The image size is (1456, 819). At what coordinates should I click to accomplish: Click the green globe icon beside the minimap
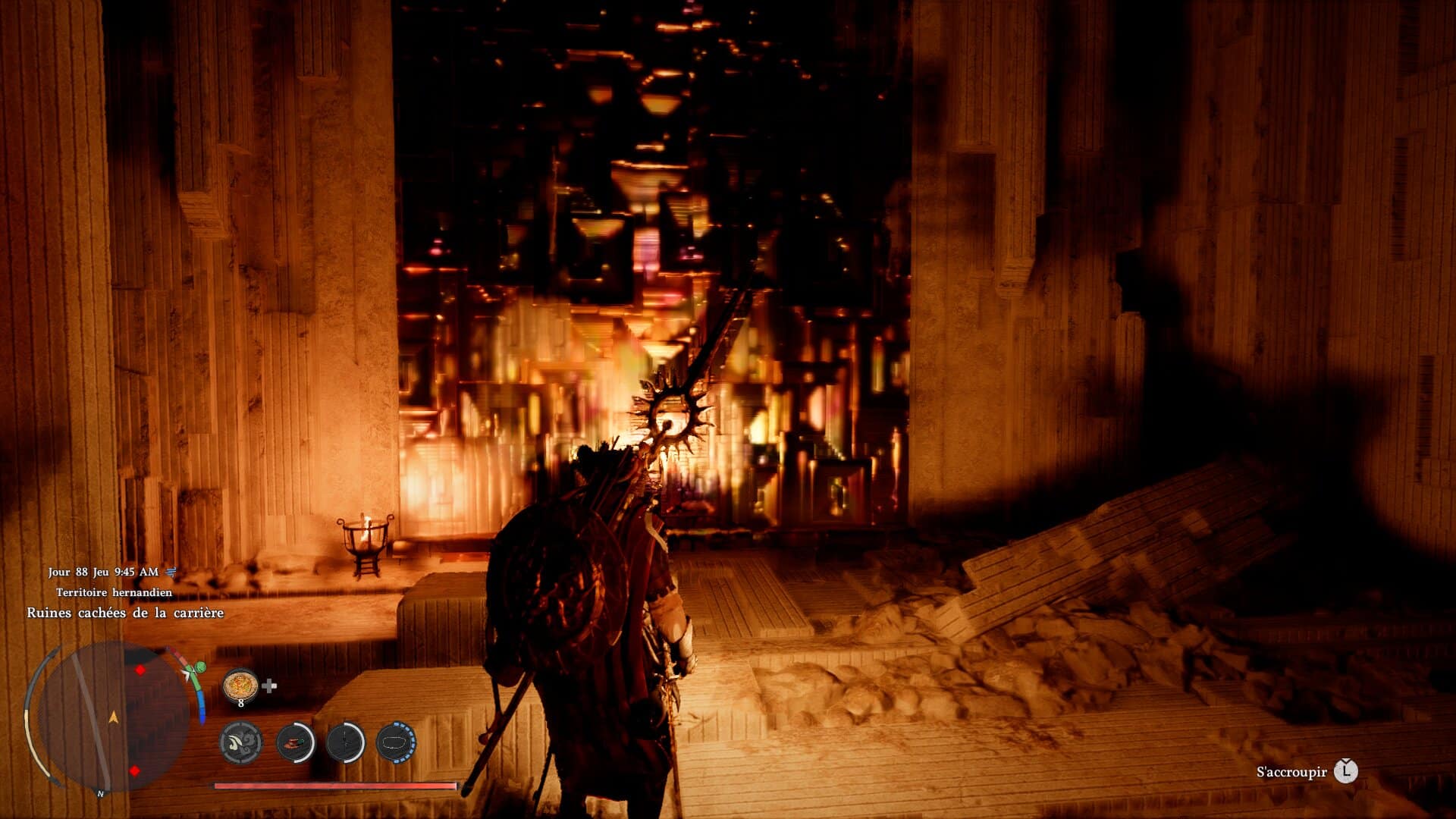(200, 667)
